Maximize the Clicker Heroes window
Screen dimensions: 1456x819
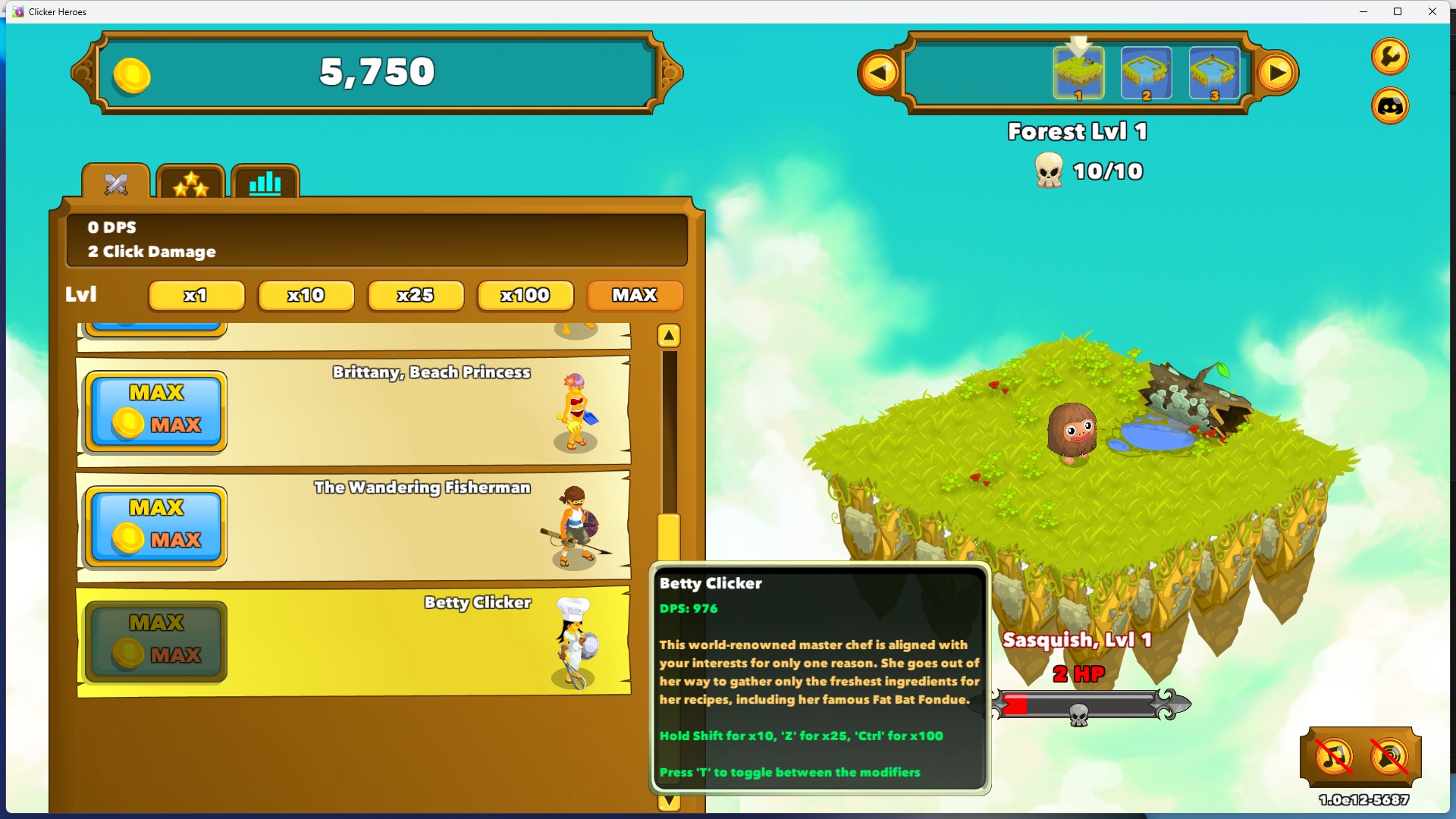[1398, 11]
